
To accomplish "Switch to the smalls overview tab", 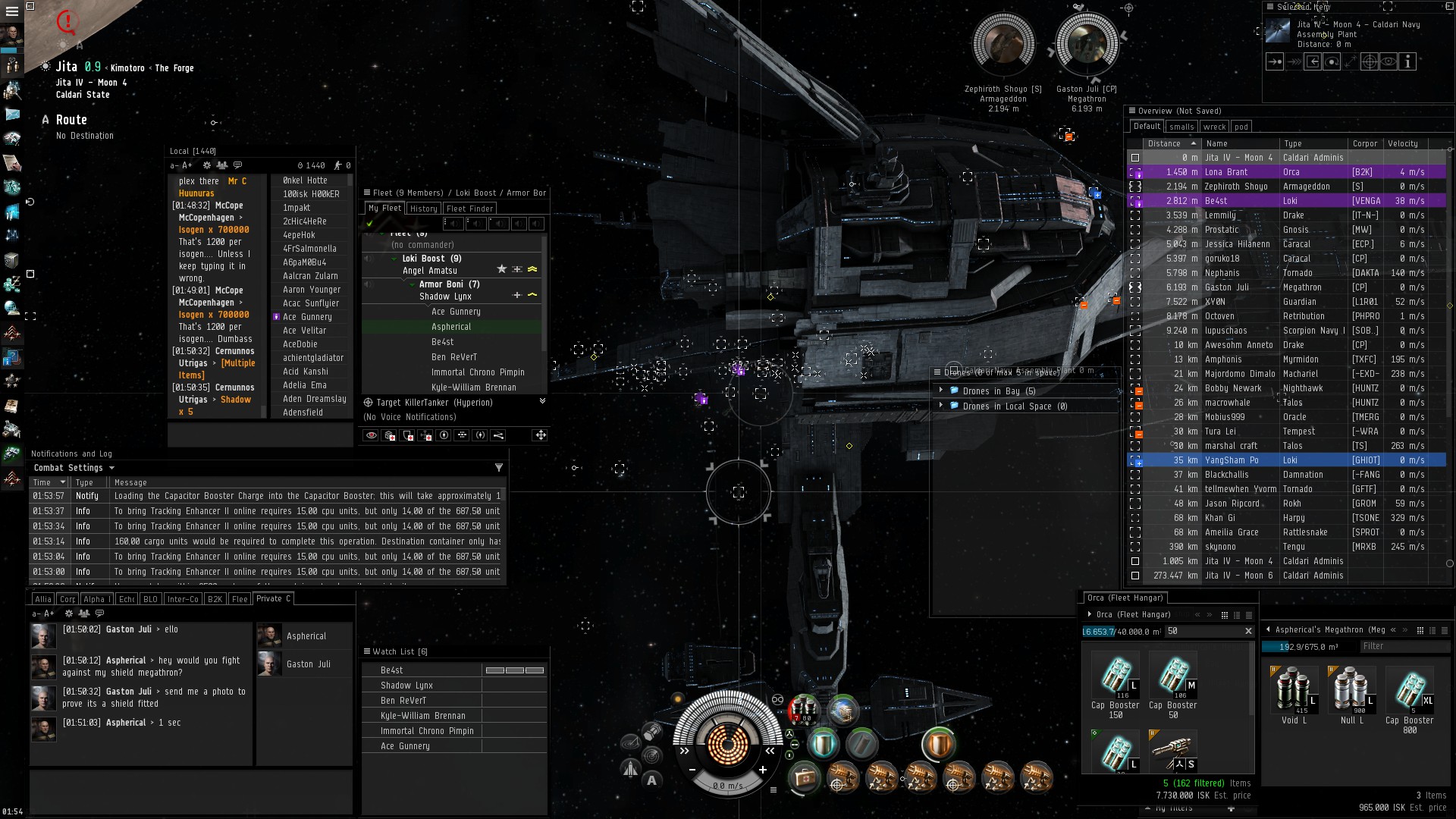I will [1181, 127].
